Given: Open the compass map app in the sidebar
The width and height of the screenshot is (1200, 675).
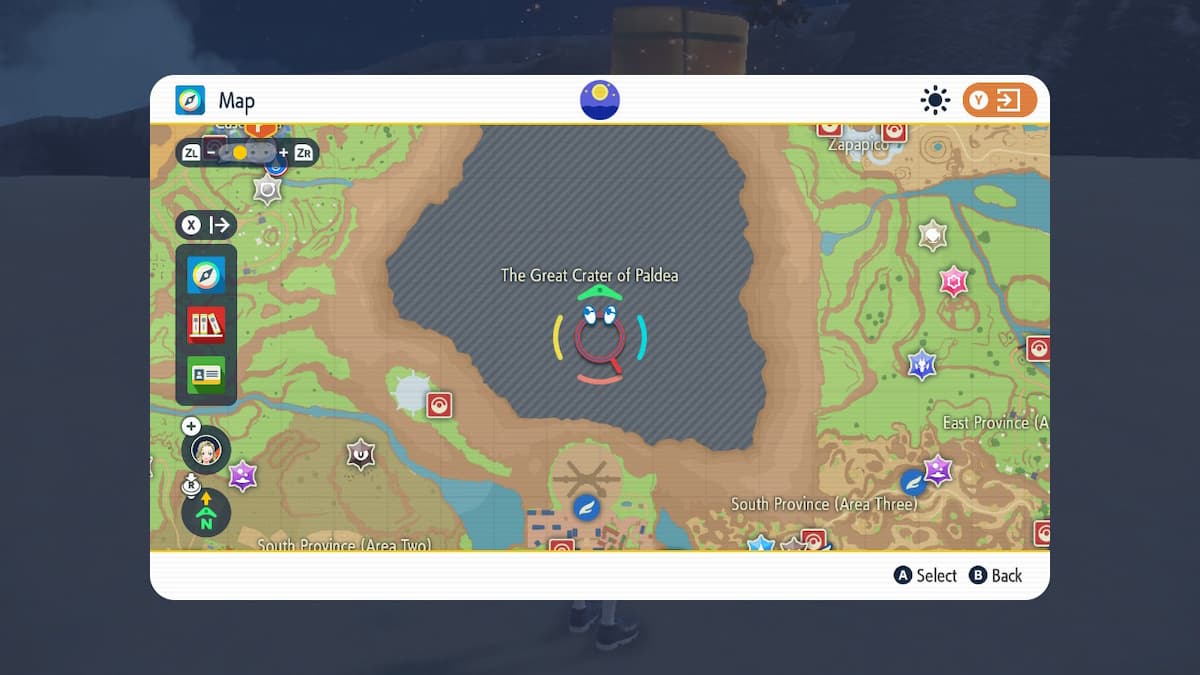Looking at the screenshot, I should point(206,275).
